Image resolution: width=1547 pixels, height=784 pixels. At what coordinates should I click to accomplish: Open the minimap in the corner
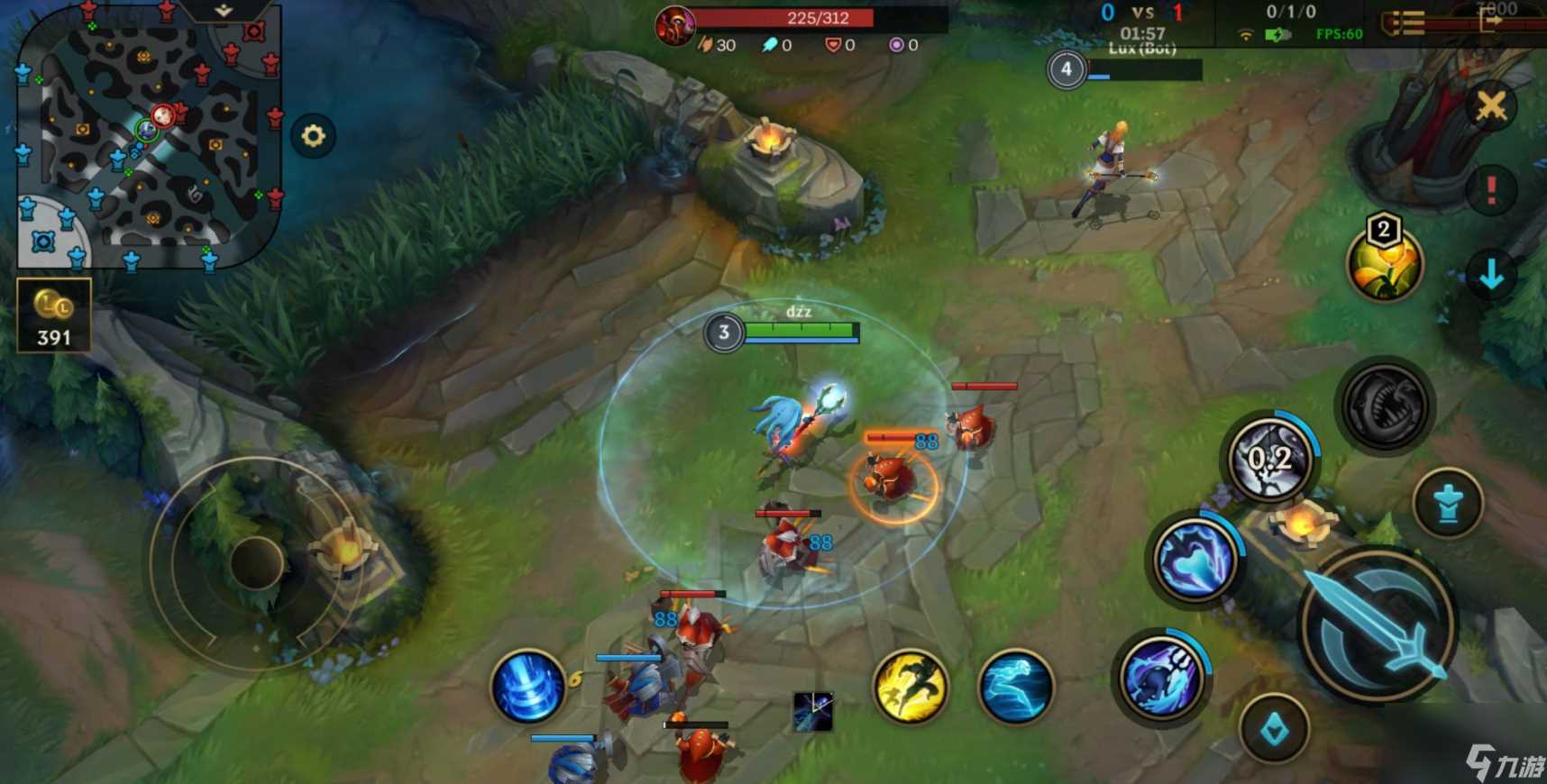149,135
